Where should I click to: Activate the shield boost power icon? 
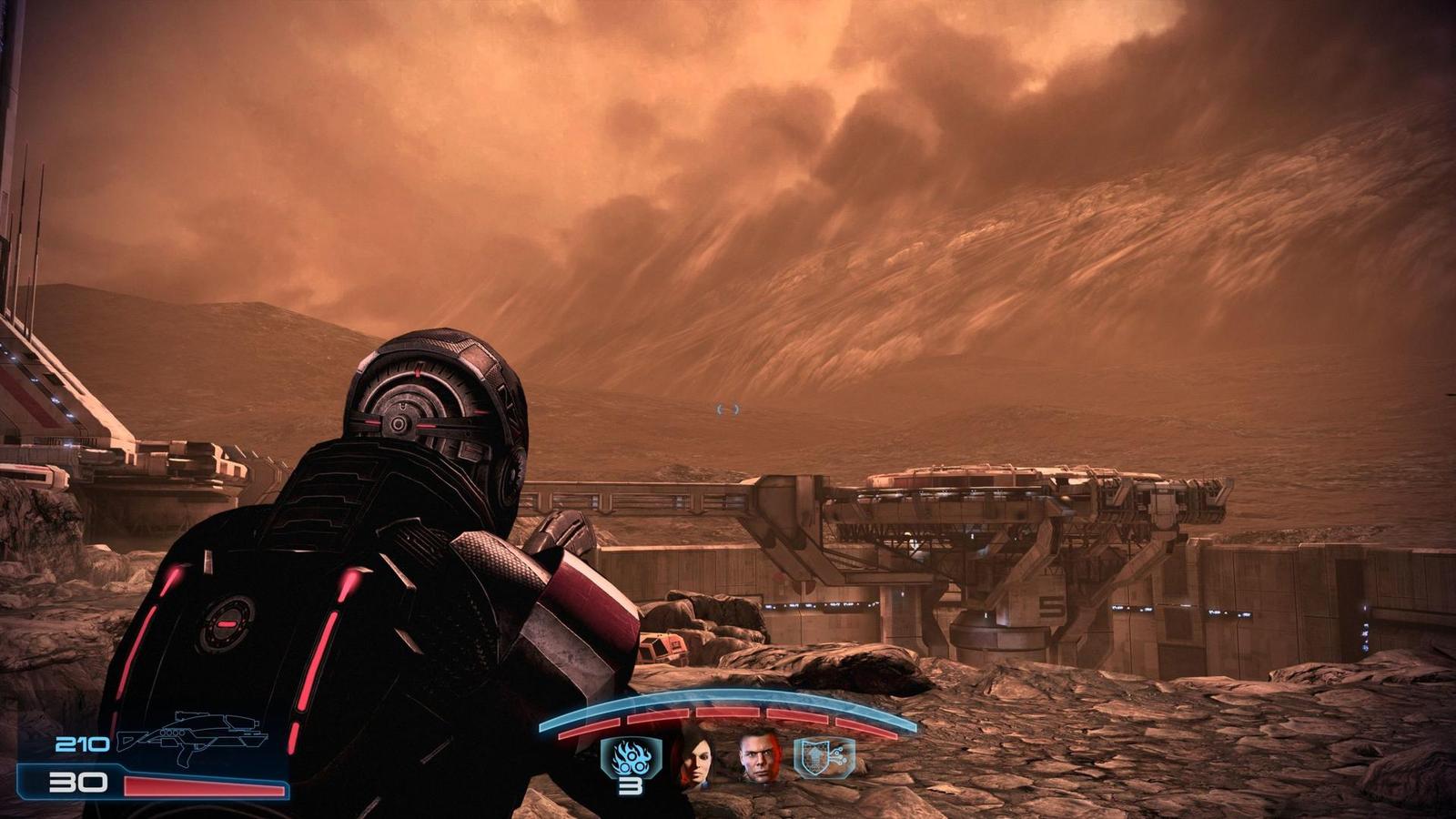point(824,757)
